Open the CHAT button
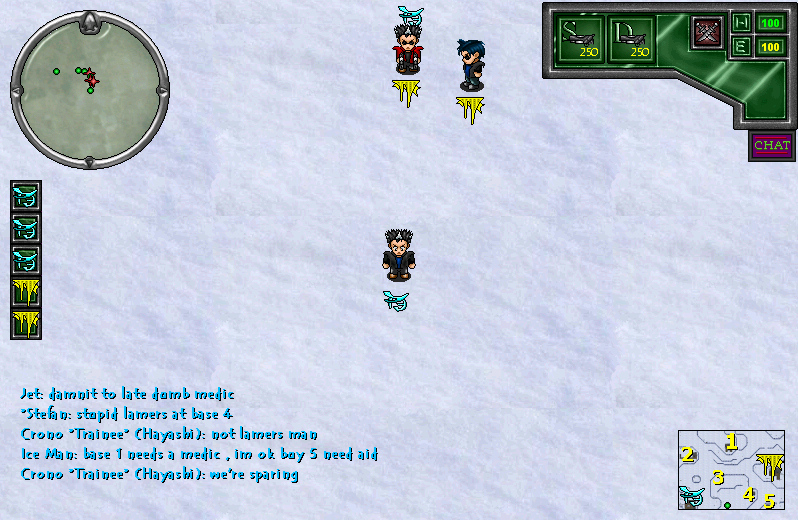The height and width of the screenshot is (520, 798). click(x=771, y=146)
